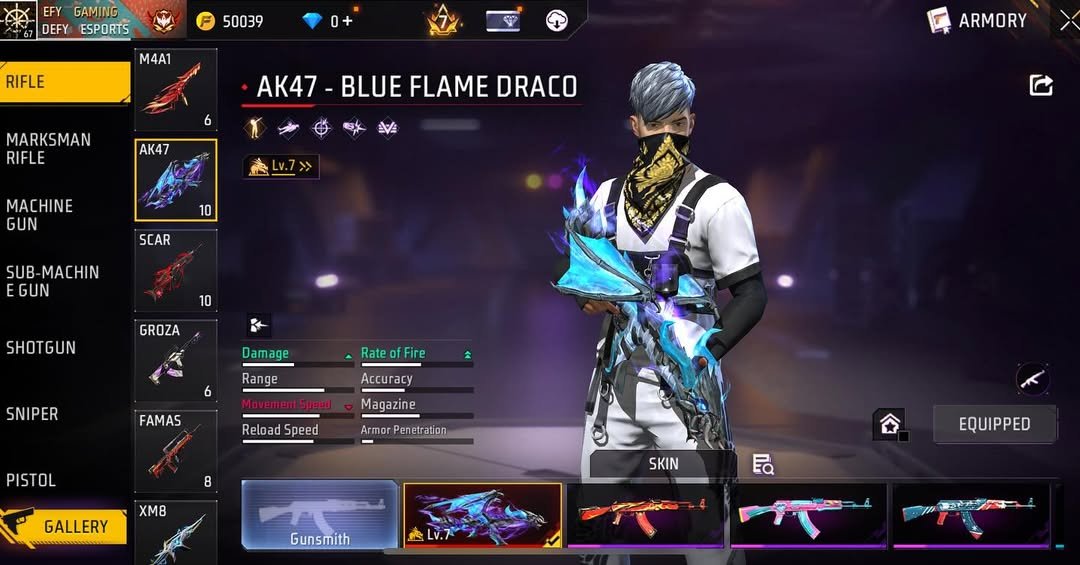The image size is (1080, 565).
Task: Select the M4A1 weapon tile
Action: (x=176, y=90)
